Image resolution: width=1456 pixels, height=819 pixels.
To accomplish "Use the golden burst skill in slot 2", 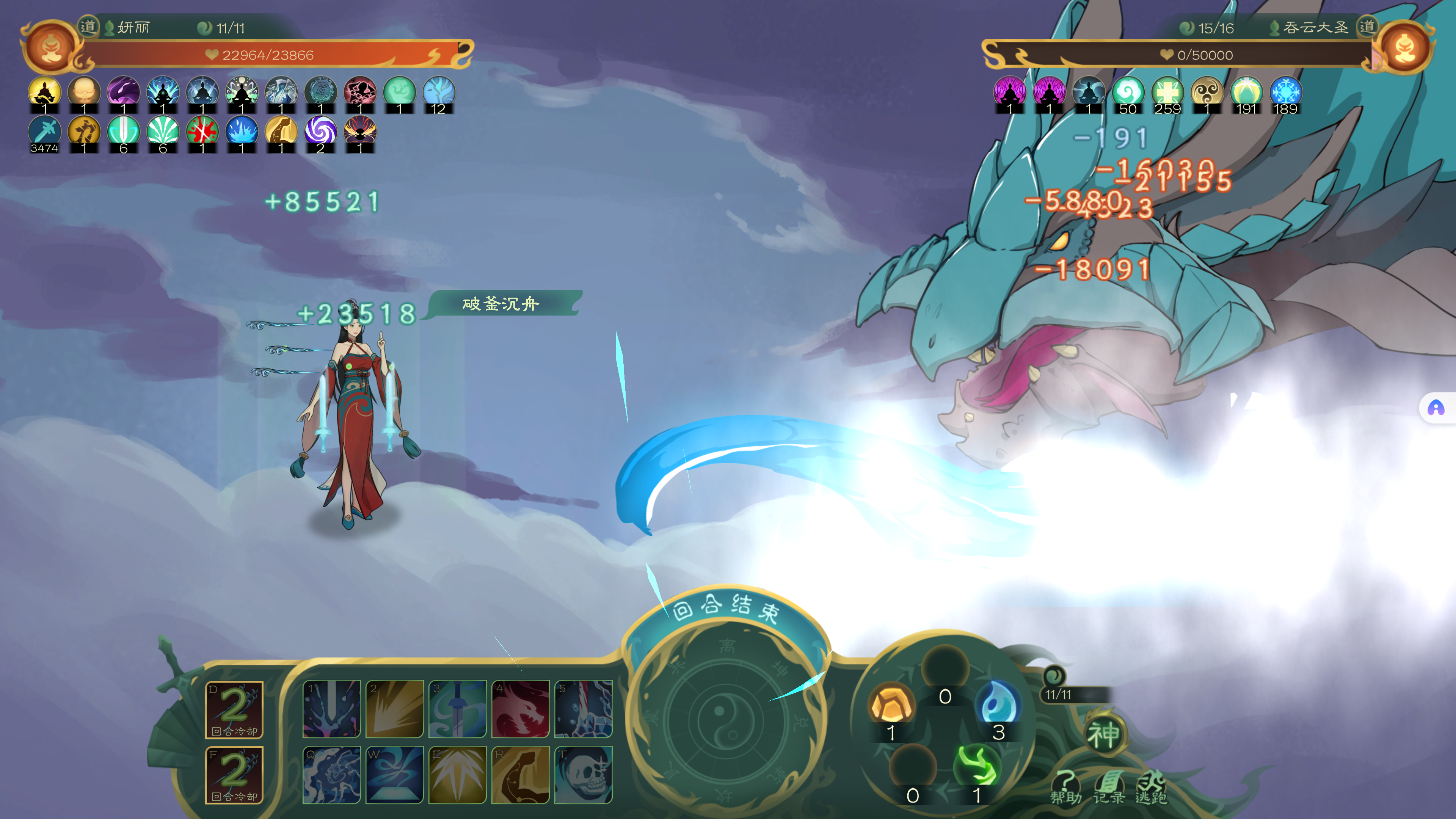I will click(x=394, y=709).
